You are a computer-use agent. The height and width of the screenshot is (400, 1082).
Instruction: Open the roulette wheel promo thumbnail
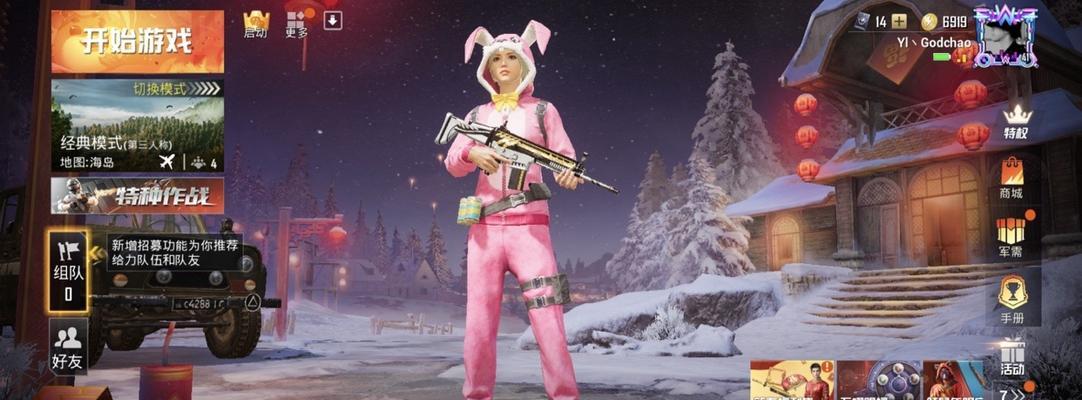(878, 381)
